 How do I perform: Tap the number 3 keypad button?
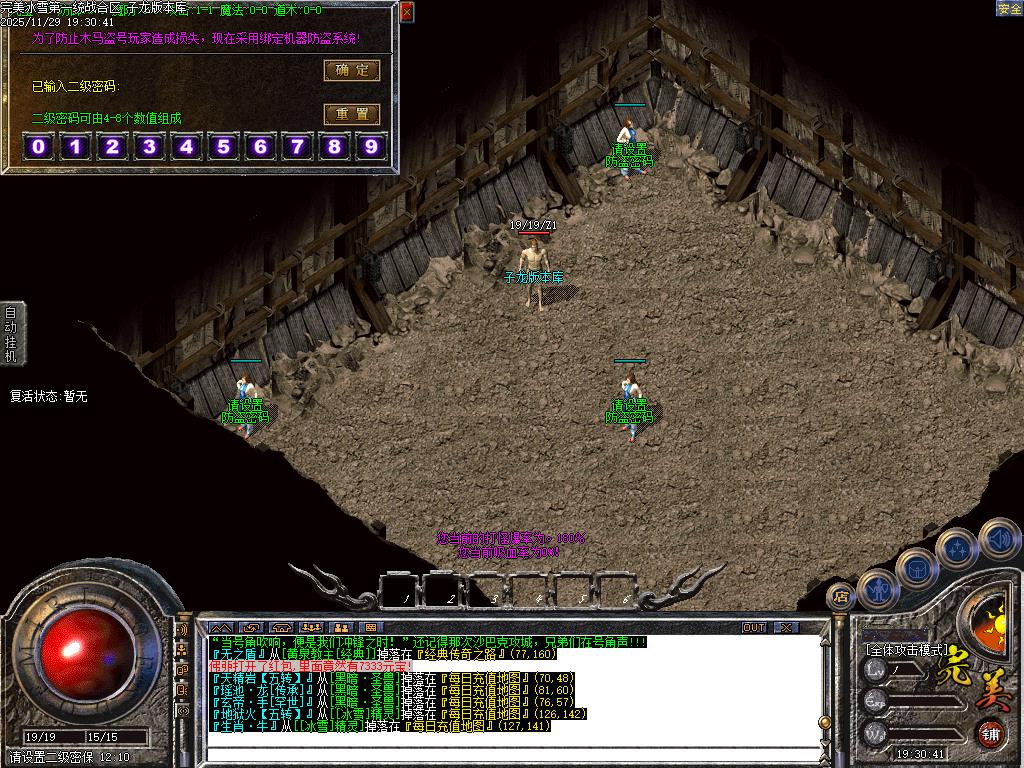149,148
